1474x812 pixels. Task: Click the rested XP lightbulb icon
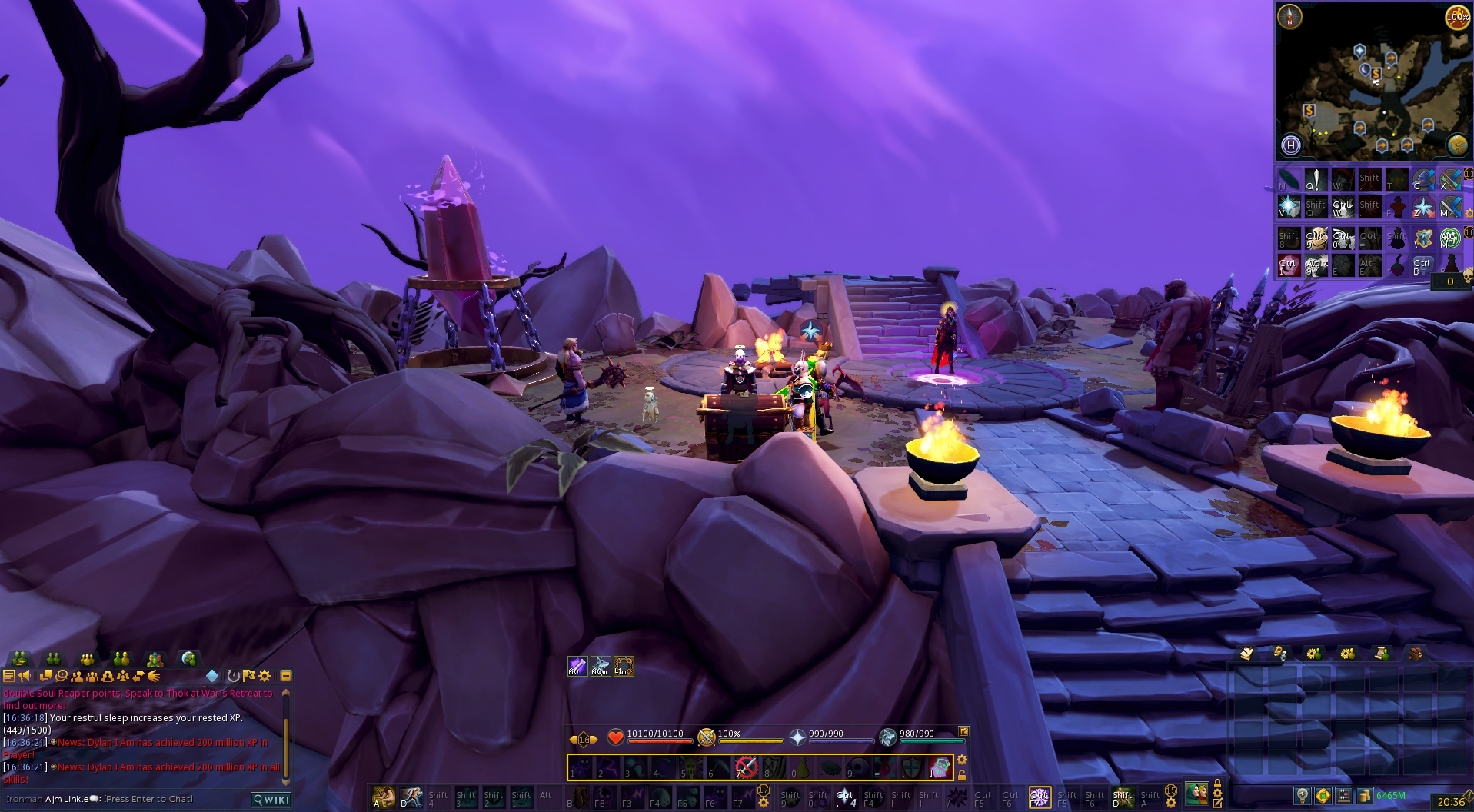point(1301,795)
